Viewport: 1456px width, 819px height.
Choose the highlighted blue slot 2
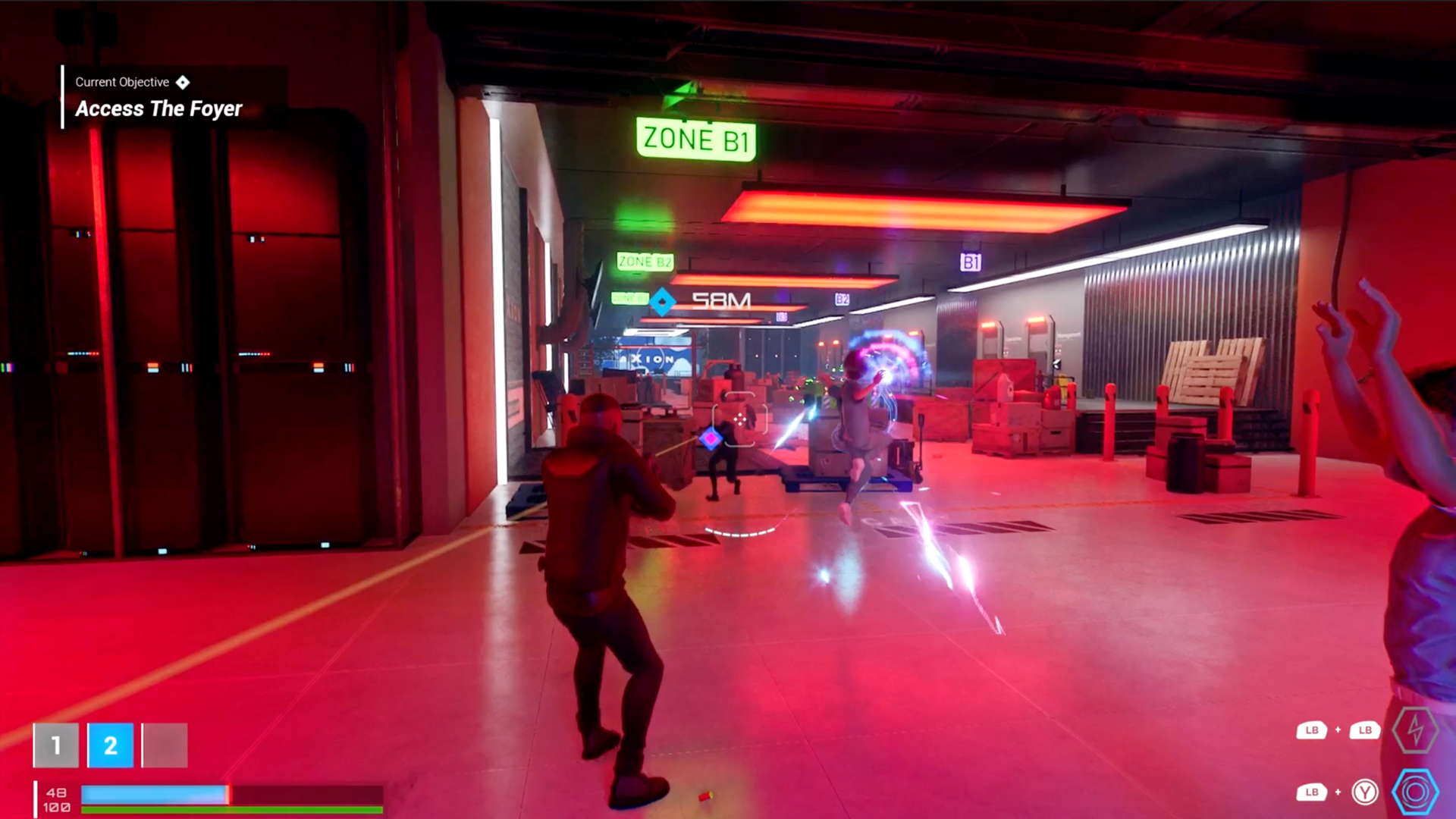pos(111,745)
